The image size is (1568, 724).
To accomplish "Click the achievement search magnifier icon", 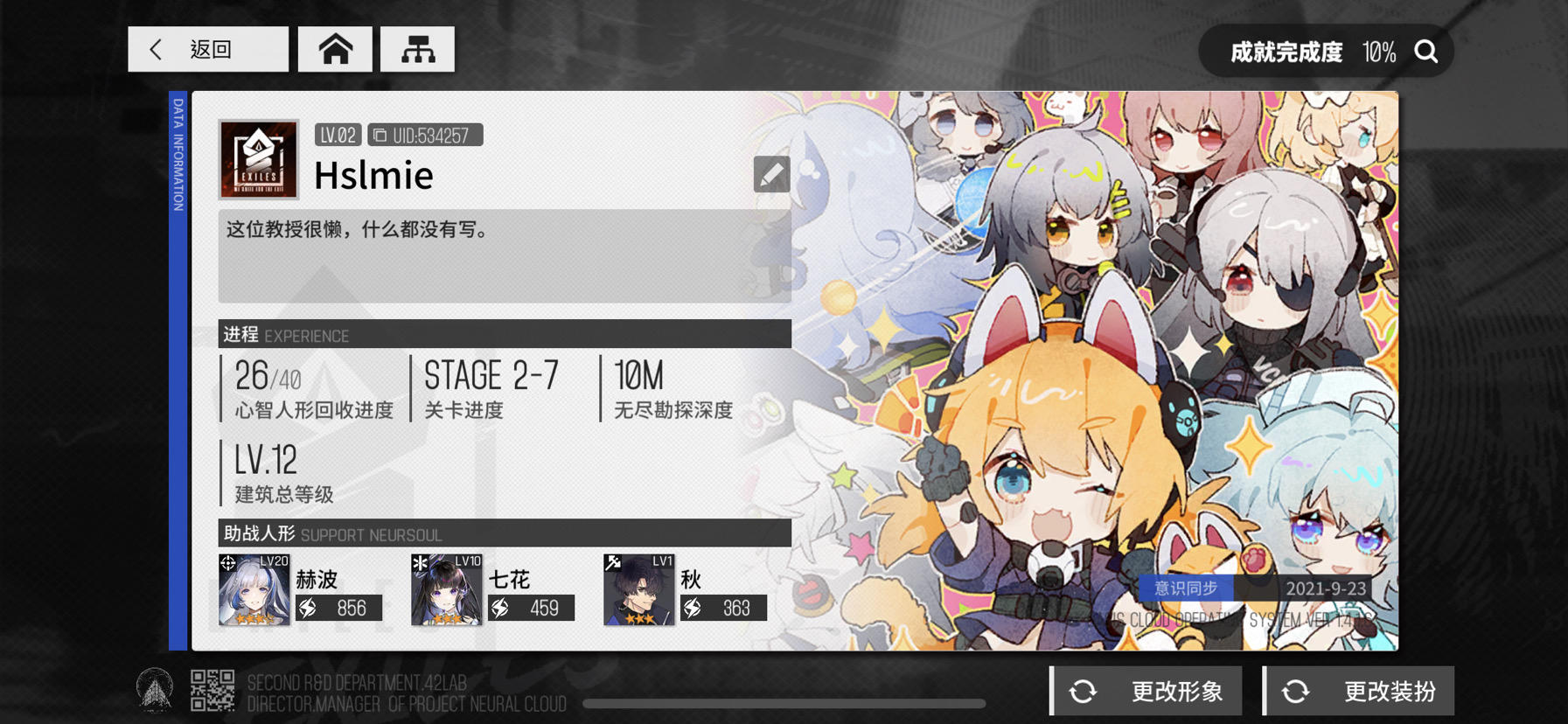I will tap(1426, 52).
